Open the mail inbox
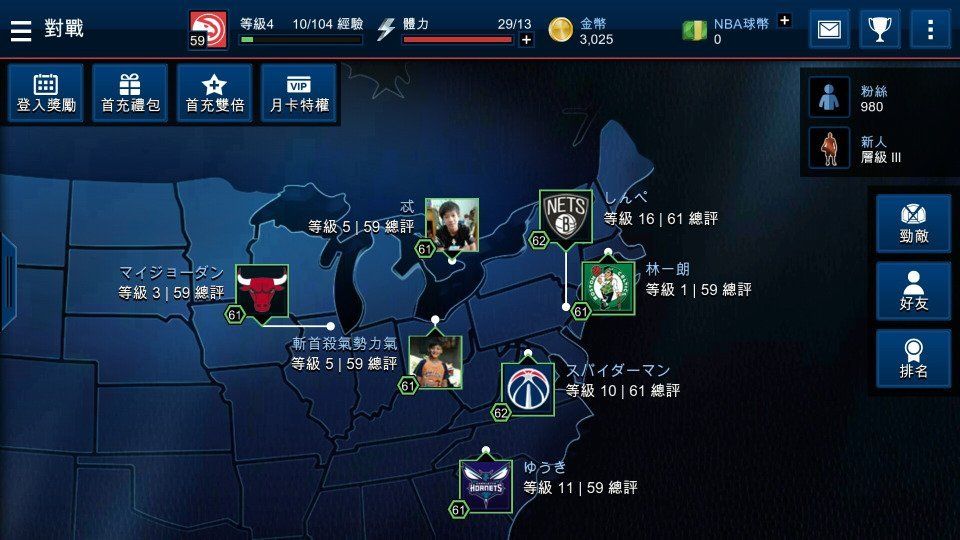This screenshot has height=540, width=960. 829,30
